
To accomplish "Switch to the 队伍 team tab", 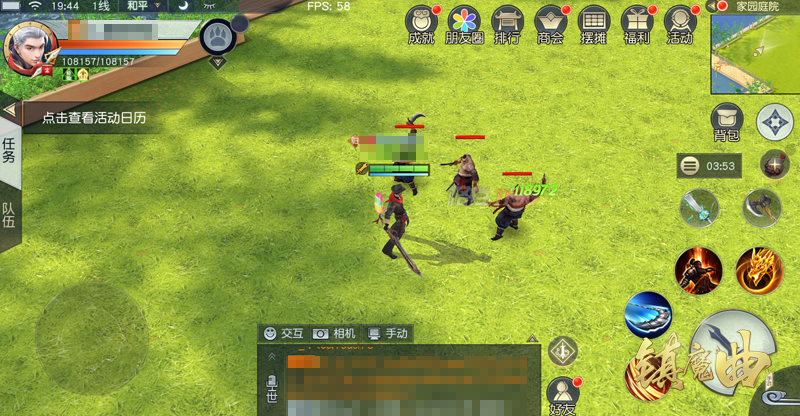I will [9, 214].
